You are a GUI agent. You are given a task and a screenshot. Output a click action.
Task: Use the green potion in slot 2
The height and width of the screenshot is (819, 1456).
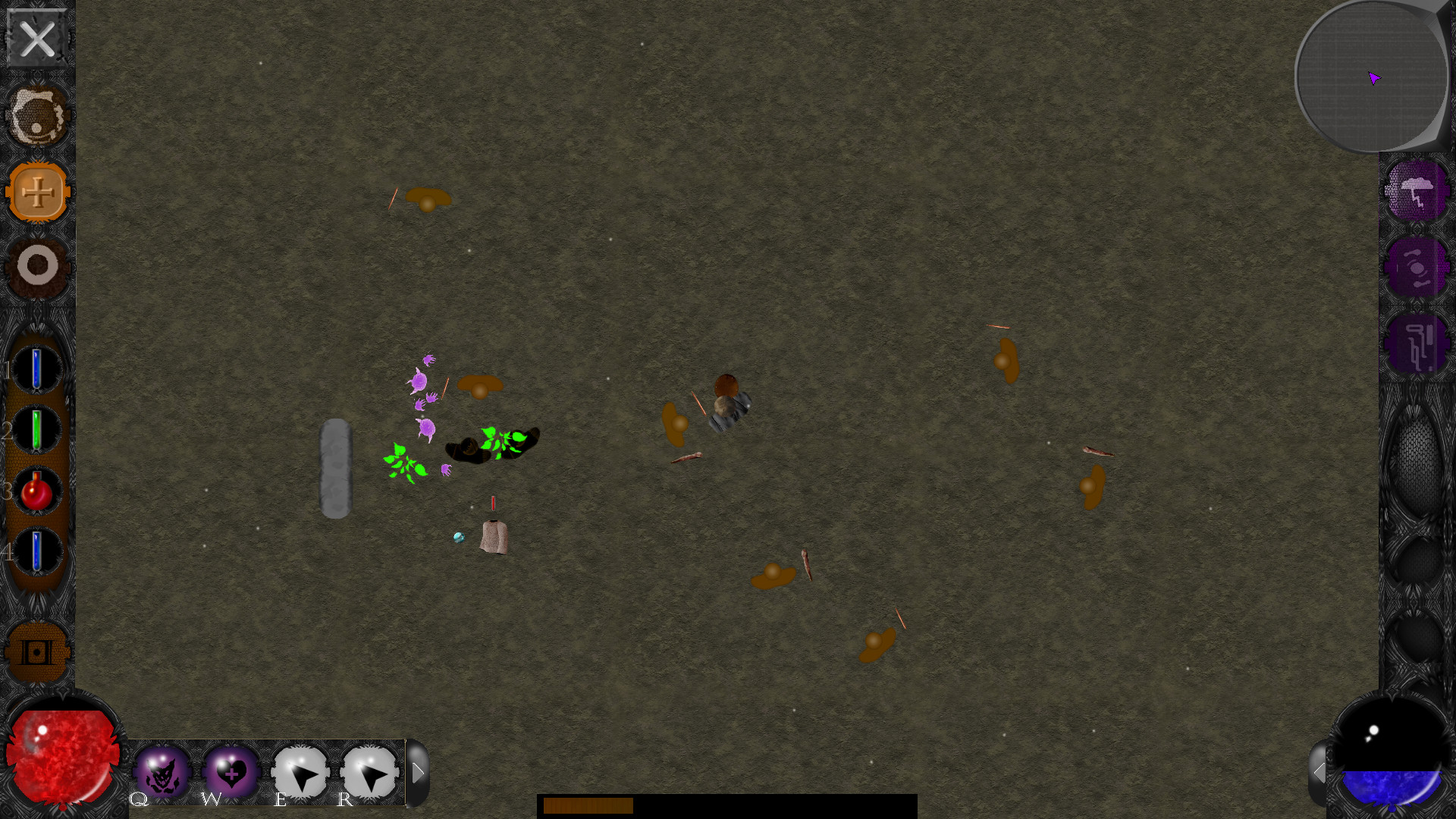pos(36,429)
